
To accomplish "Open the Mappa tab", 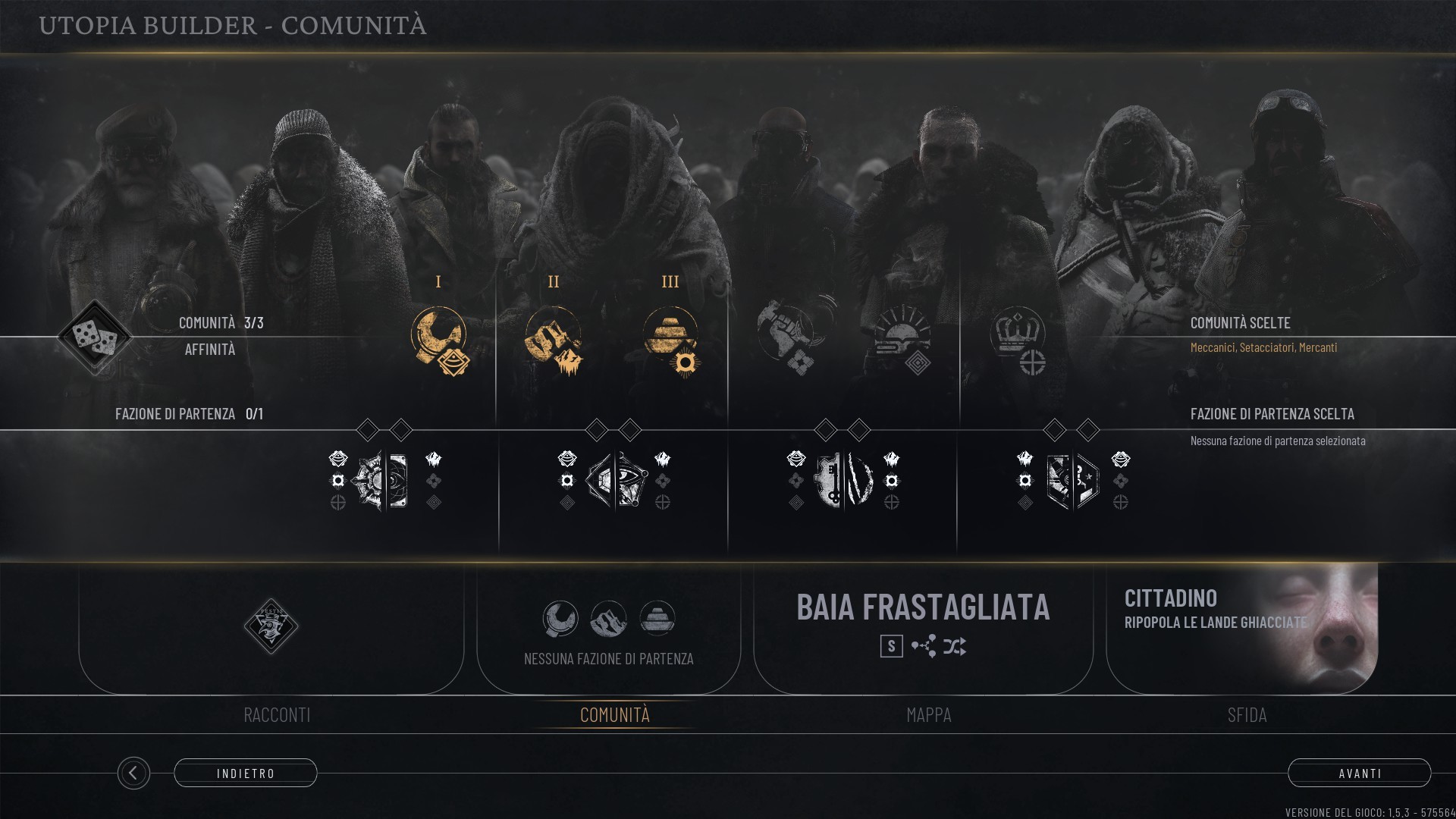I will pyautogui.click(x=928, y=714).
